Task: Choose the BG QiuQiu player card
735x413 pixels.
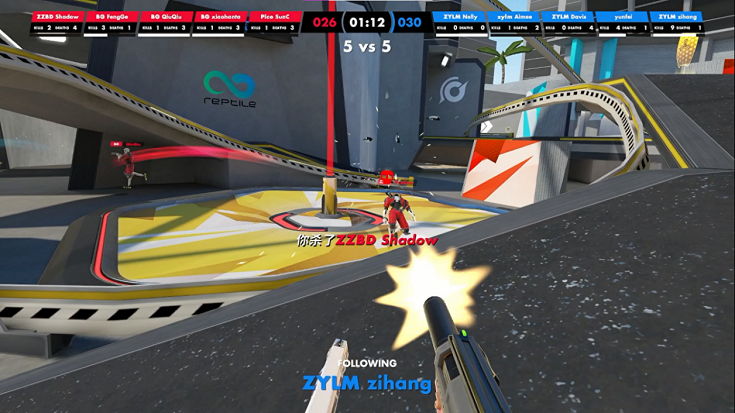Action: [x=164, y=23]
